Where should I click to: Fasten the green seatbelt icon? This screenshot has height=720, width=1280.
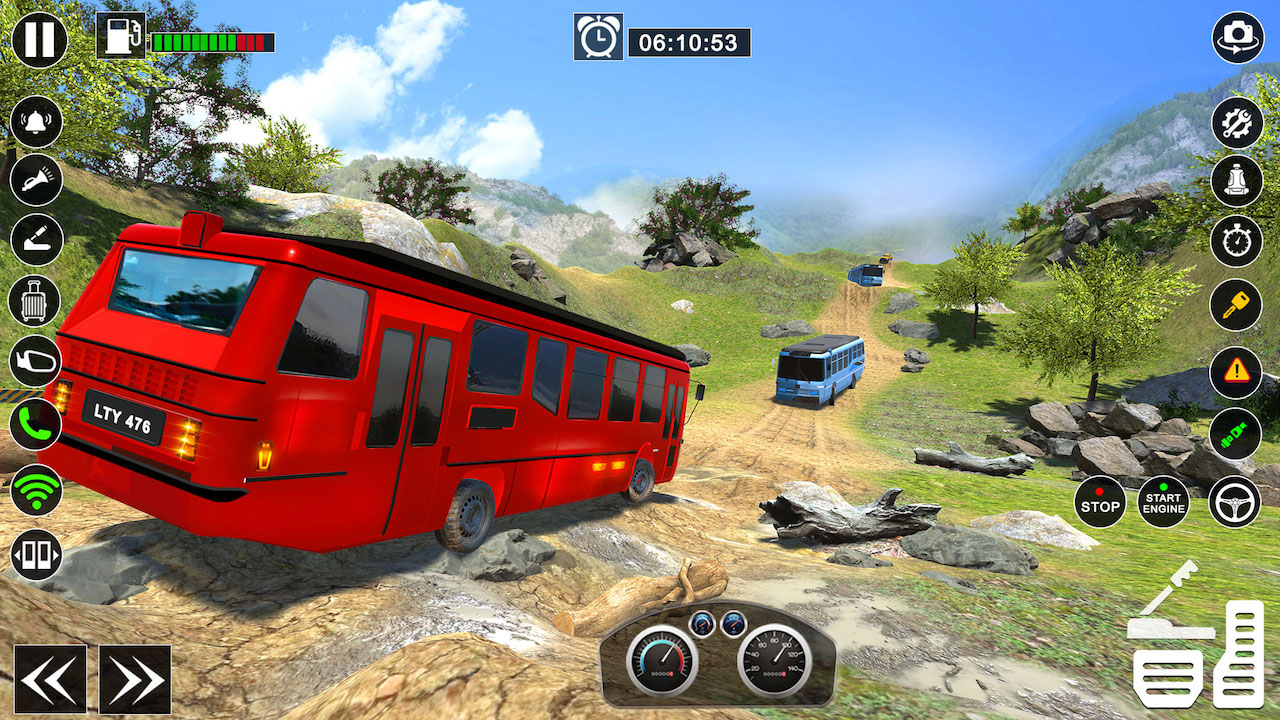(1236, 433)
